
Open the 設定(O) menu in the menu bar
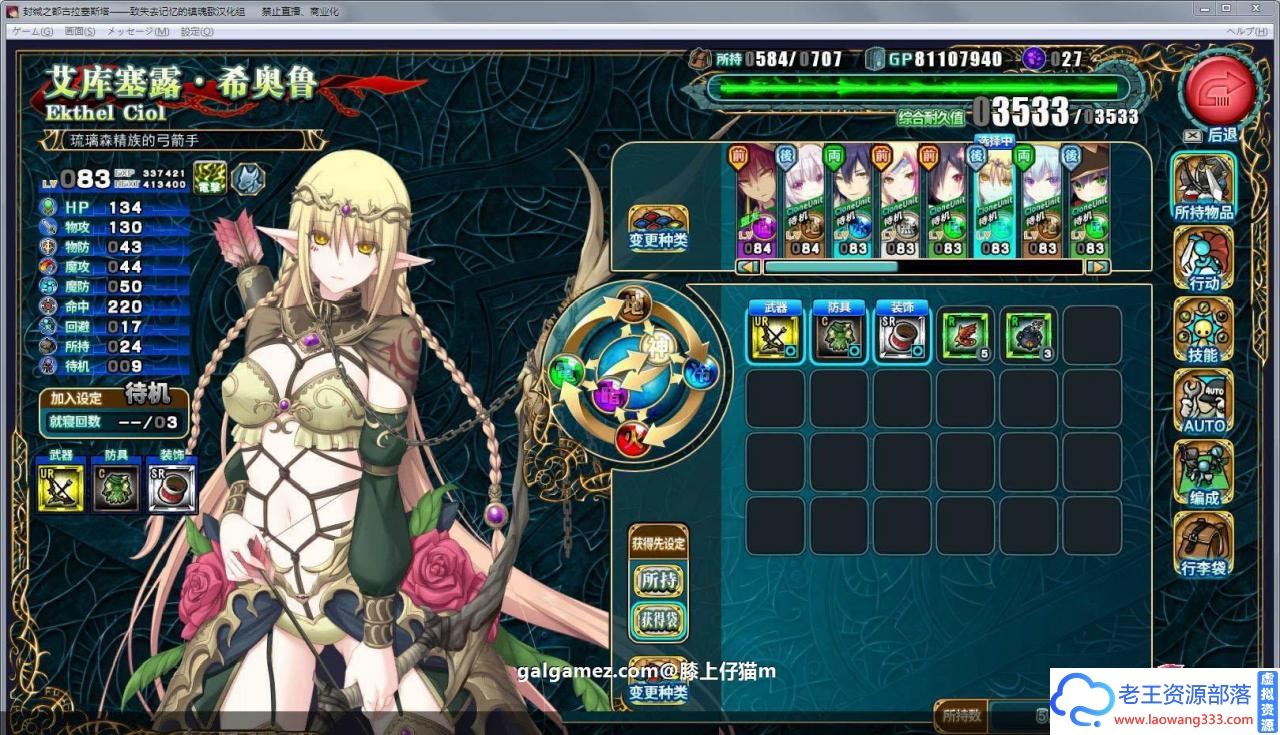pos(196,31)
